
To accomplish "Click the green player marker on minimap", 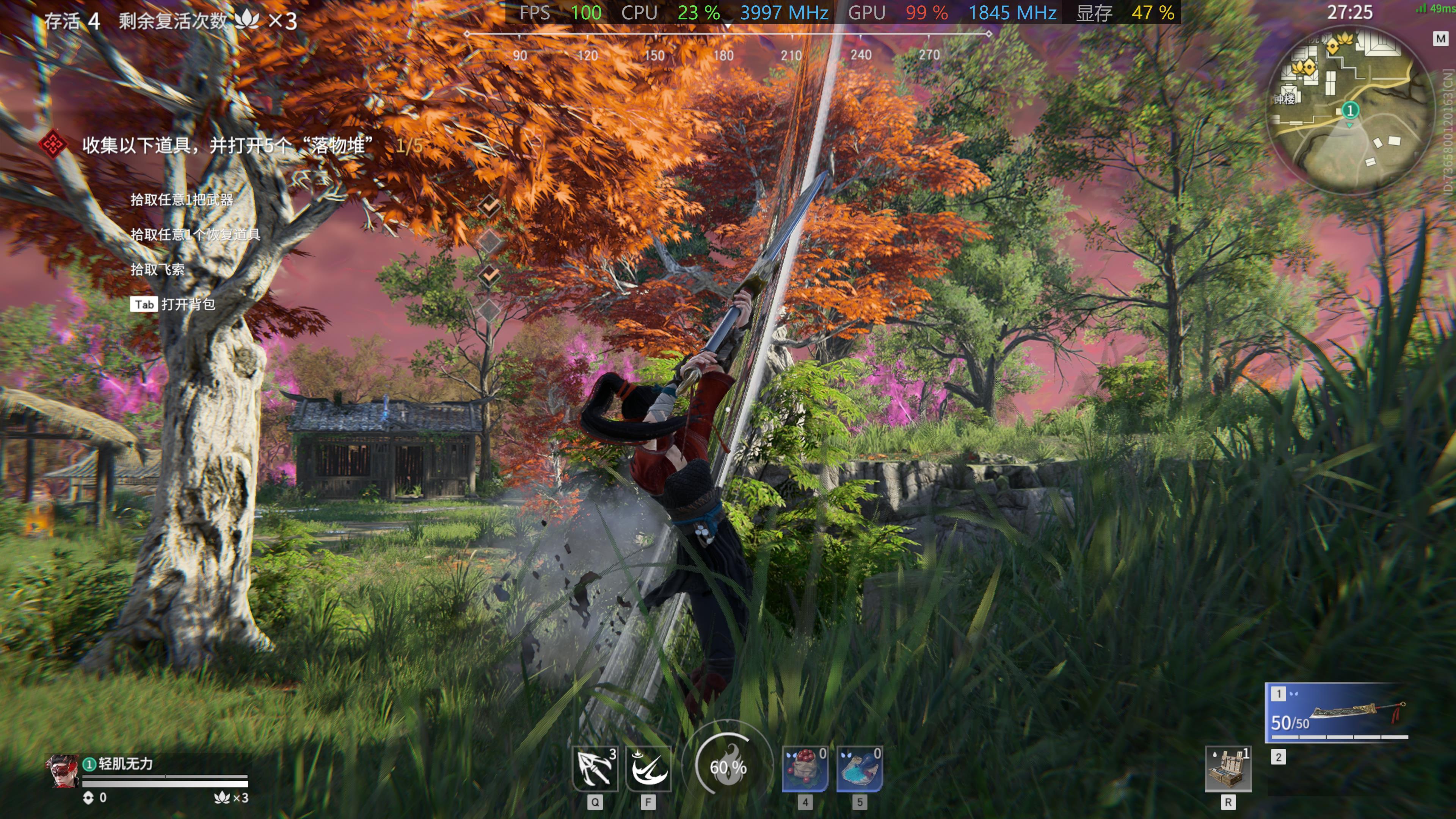I will click(1350, 110).
